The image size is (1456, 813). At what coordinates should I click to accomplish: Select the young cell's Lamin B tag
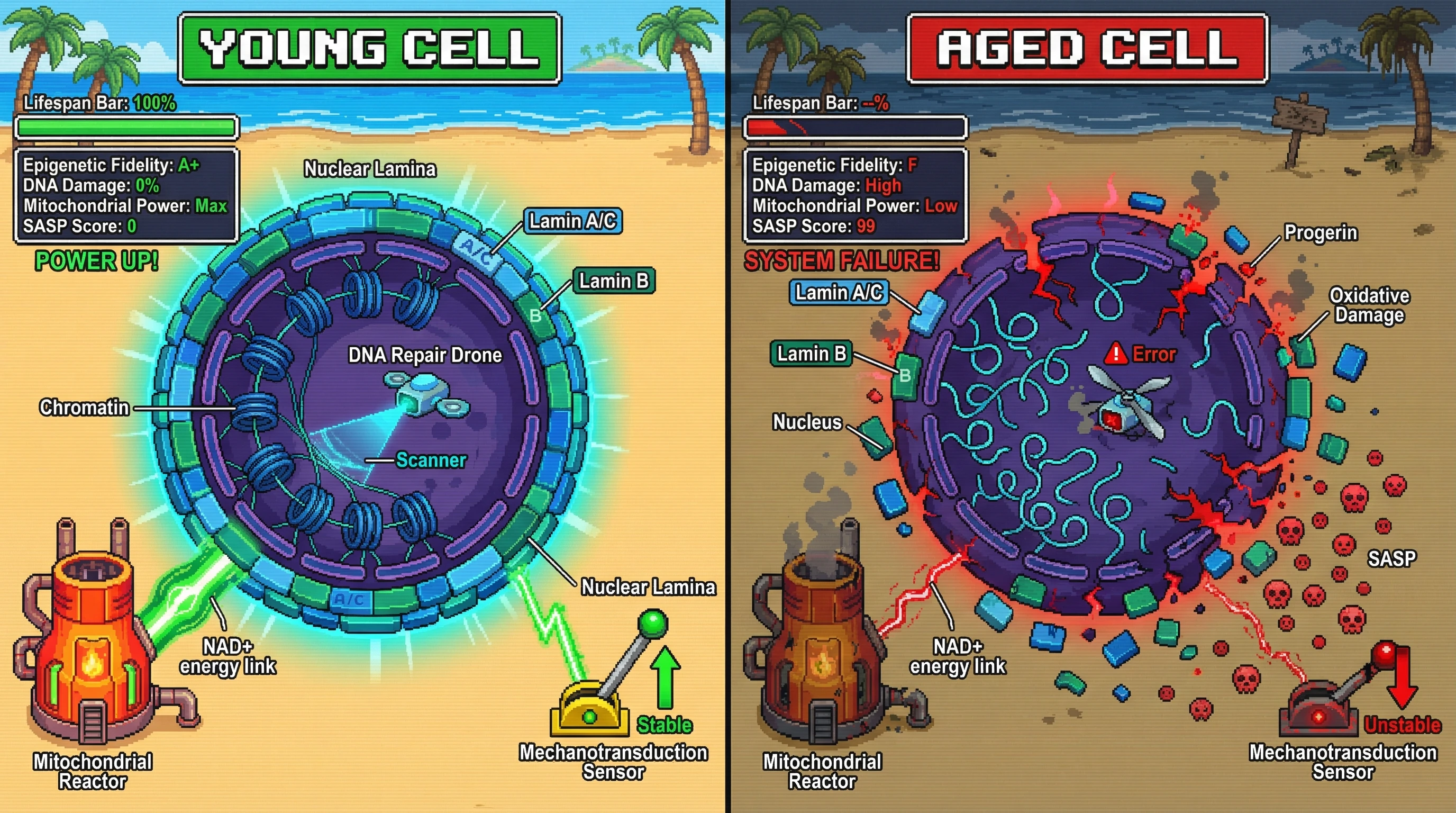[x=614, y=281]
